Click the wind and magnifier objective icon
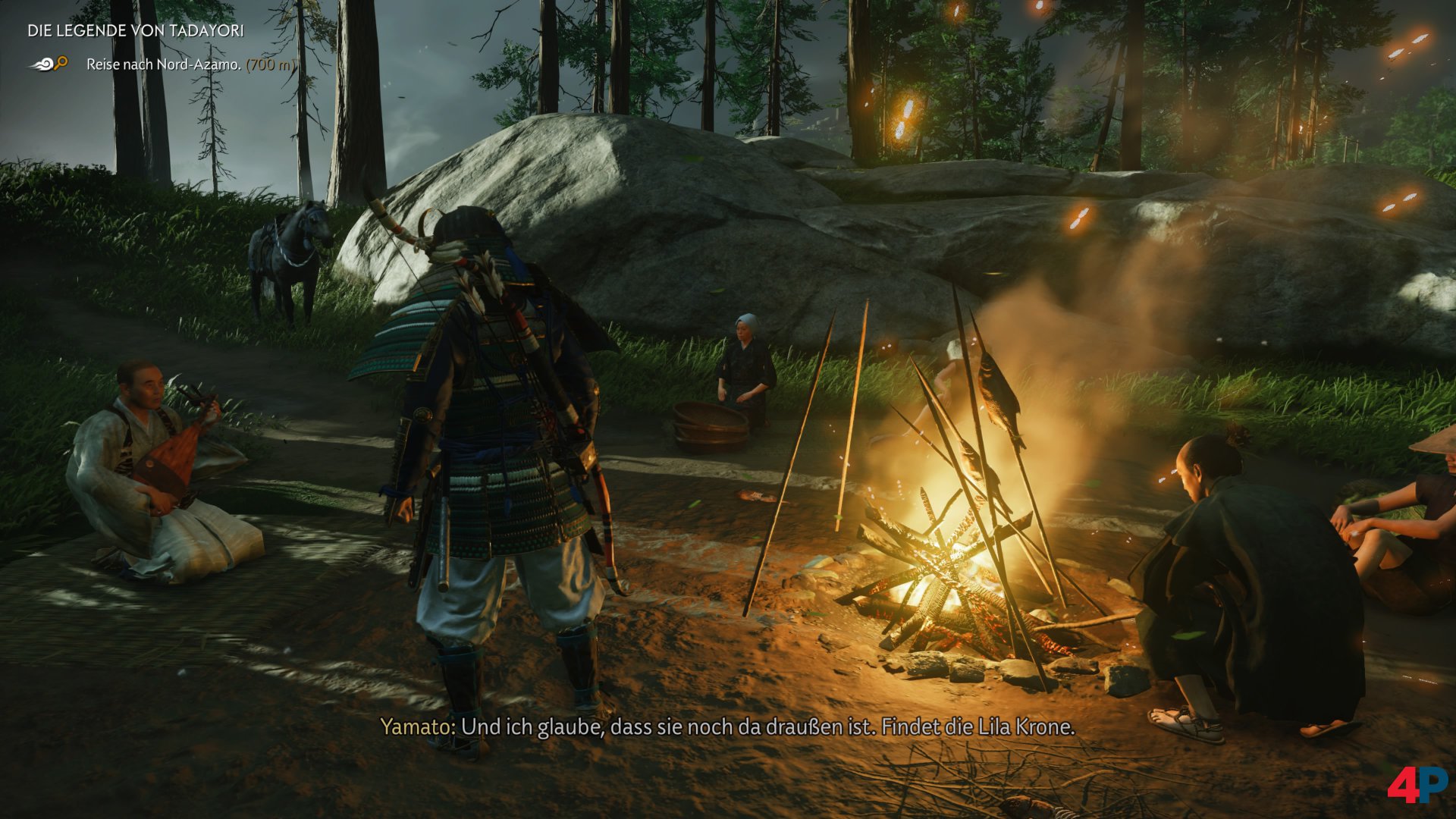Screen dimensions: 1456x819 point(49,64)
